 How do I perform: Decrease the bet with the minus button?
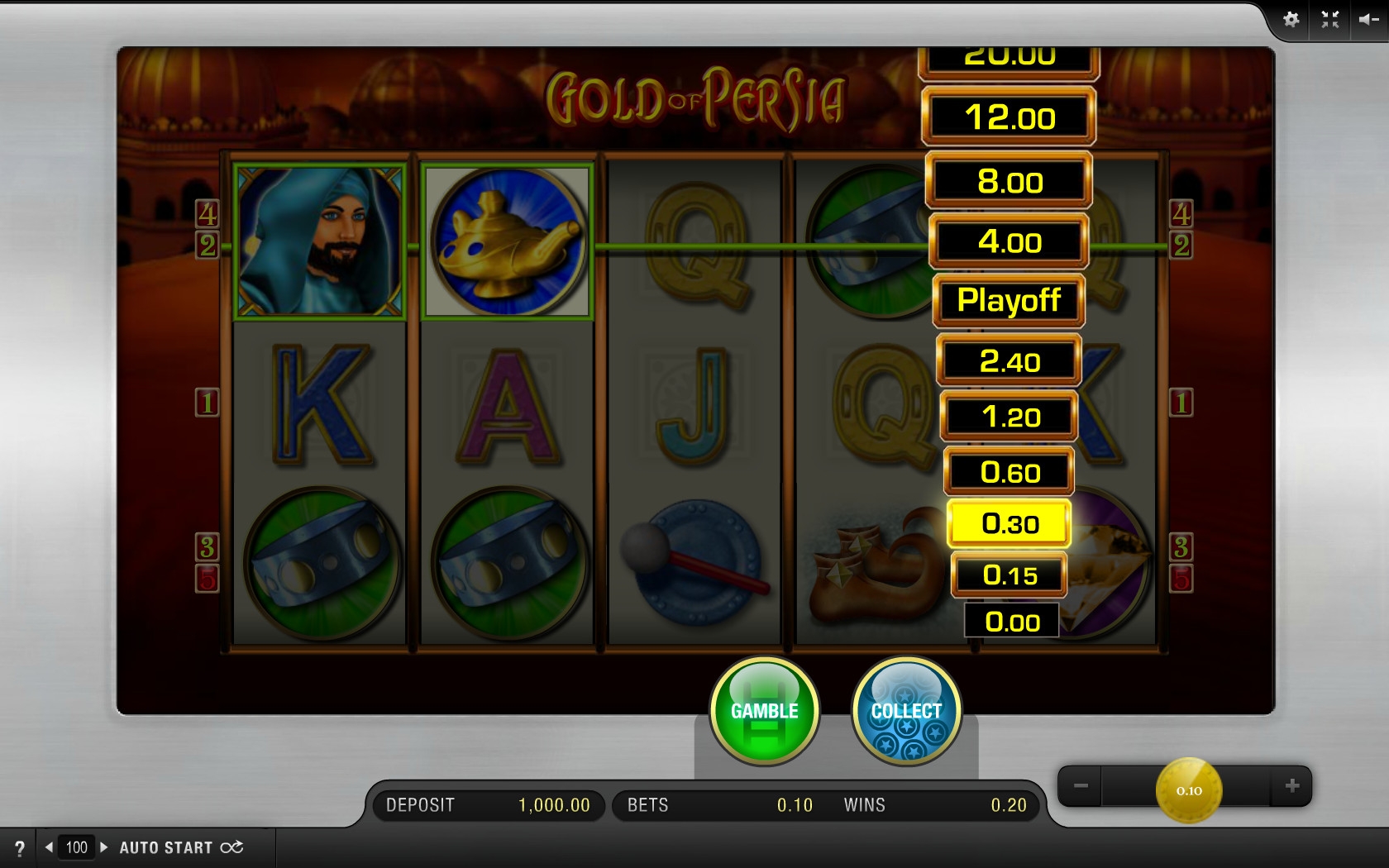click(1081, 786)
